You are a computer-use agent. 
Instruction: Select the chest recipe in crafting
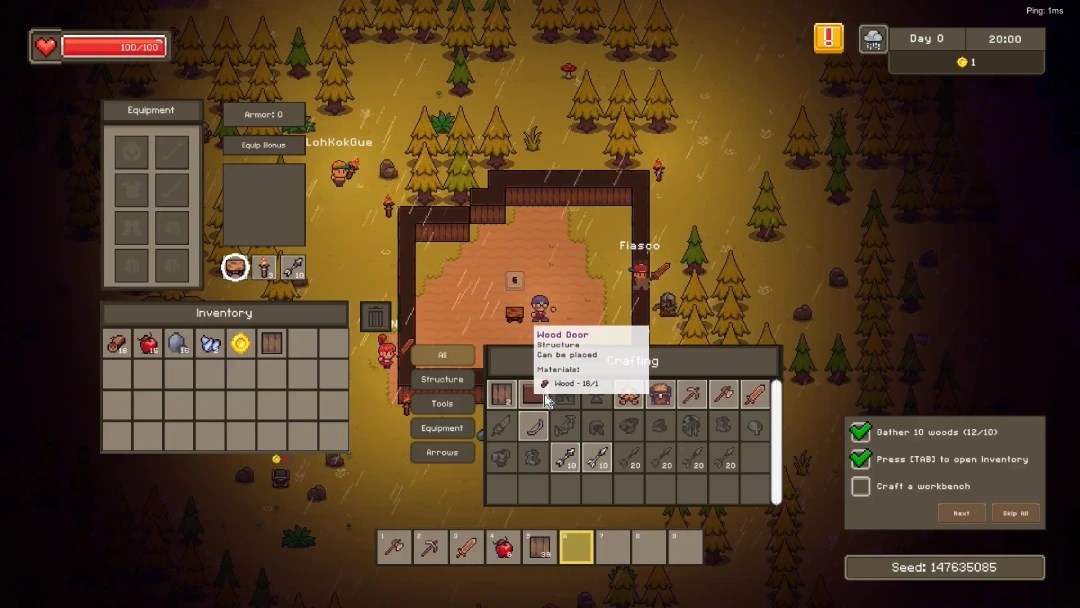click(660, 395)
